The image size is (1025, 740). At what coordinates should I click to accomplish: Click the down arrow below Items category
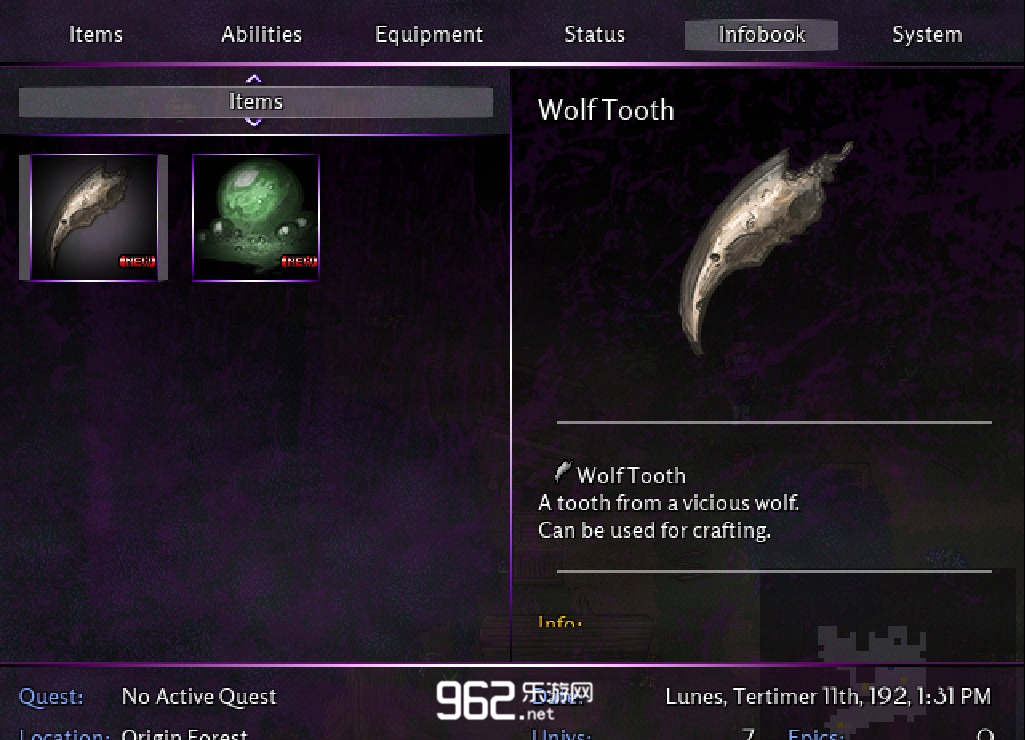pos(254,122)
